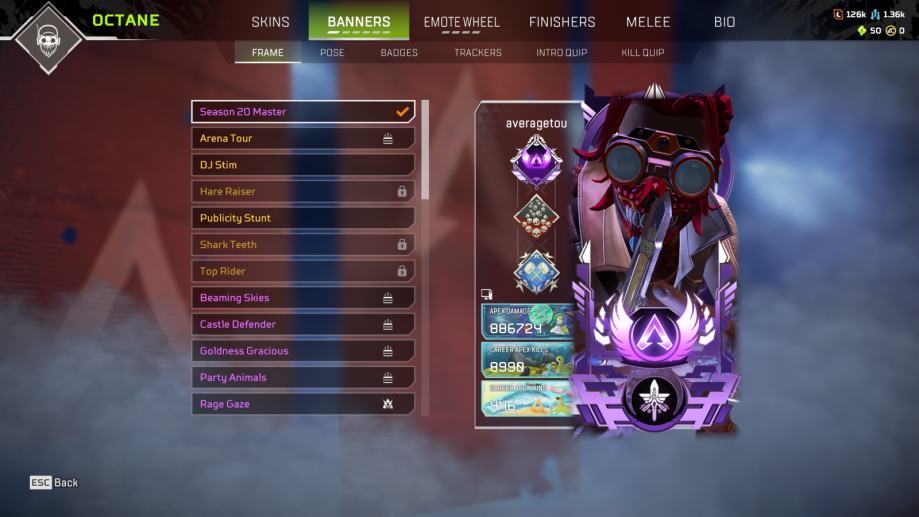Open the Badges sub-tab

click(x=399, y=52)
